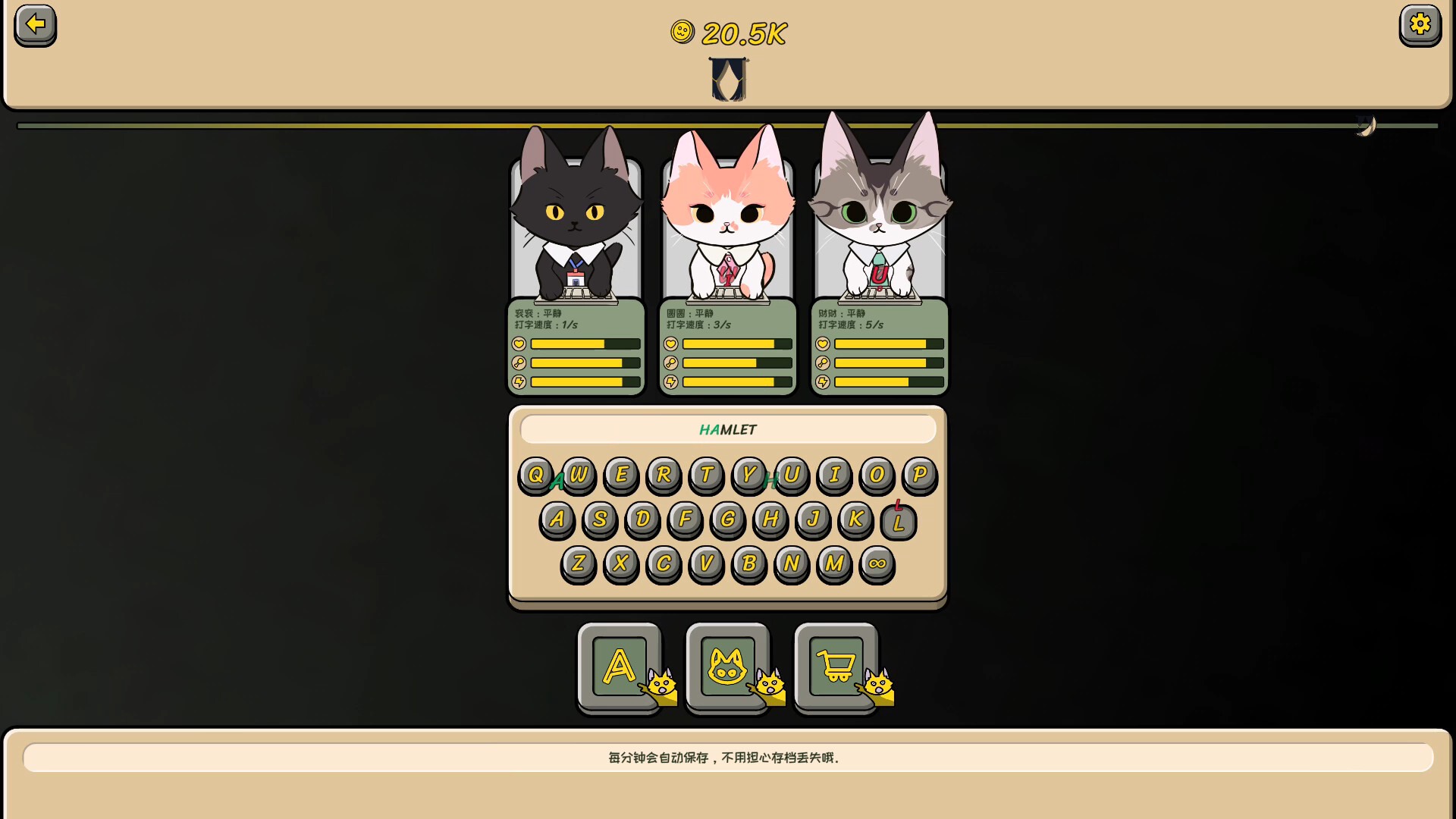Click the coin icon next to 20.5K

coord(681,33)
